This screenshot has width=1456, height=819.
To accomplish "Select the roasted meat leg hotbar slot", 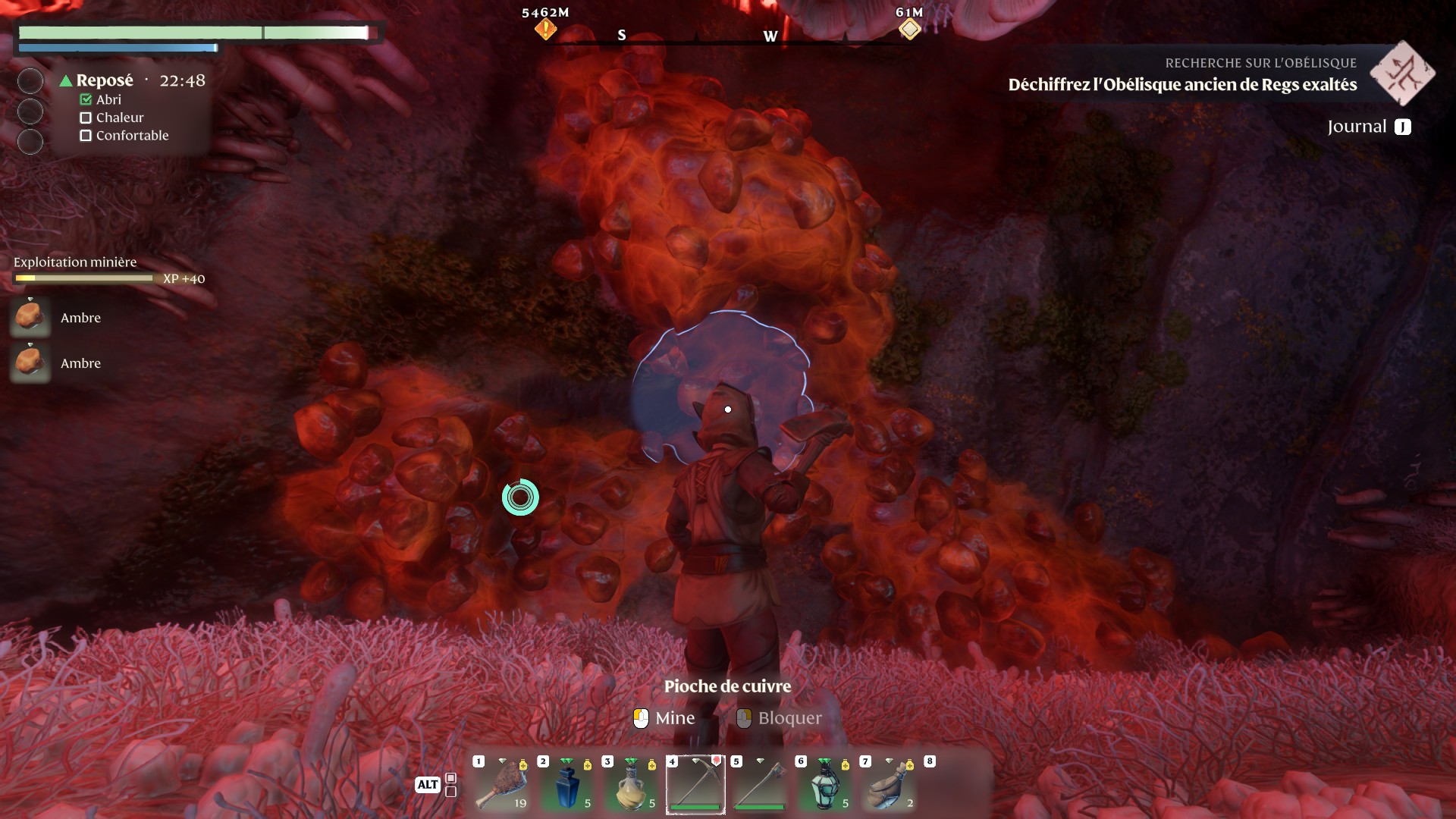I will pos(502,786).
